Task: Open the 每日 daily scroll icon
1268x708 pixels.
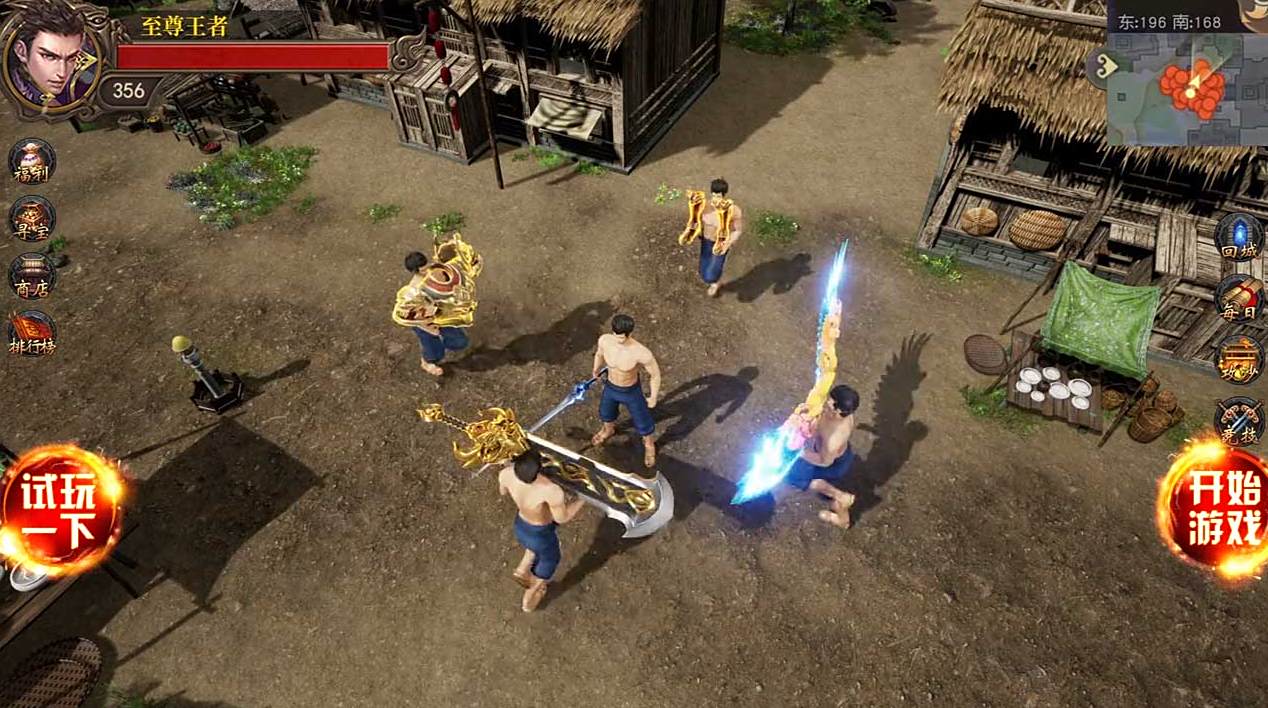Action: 1238,298
